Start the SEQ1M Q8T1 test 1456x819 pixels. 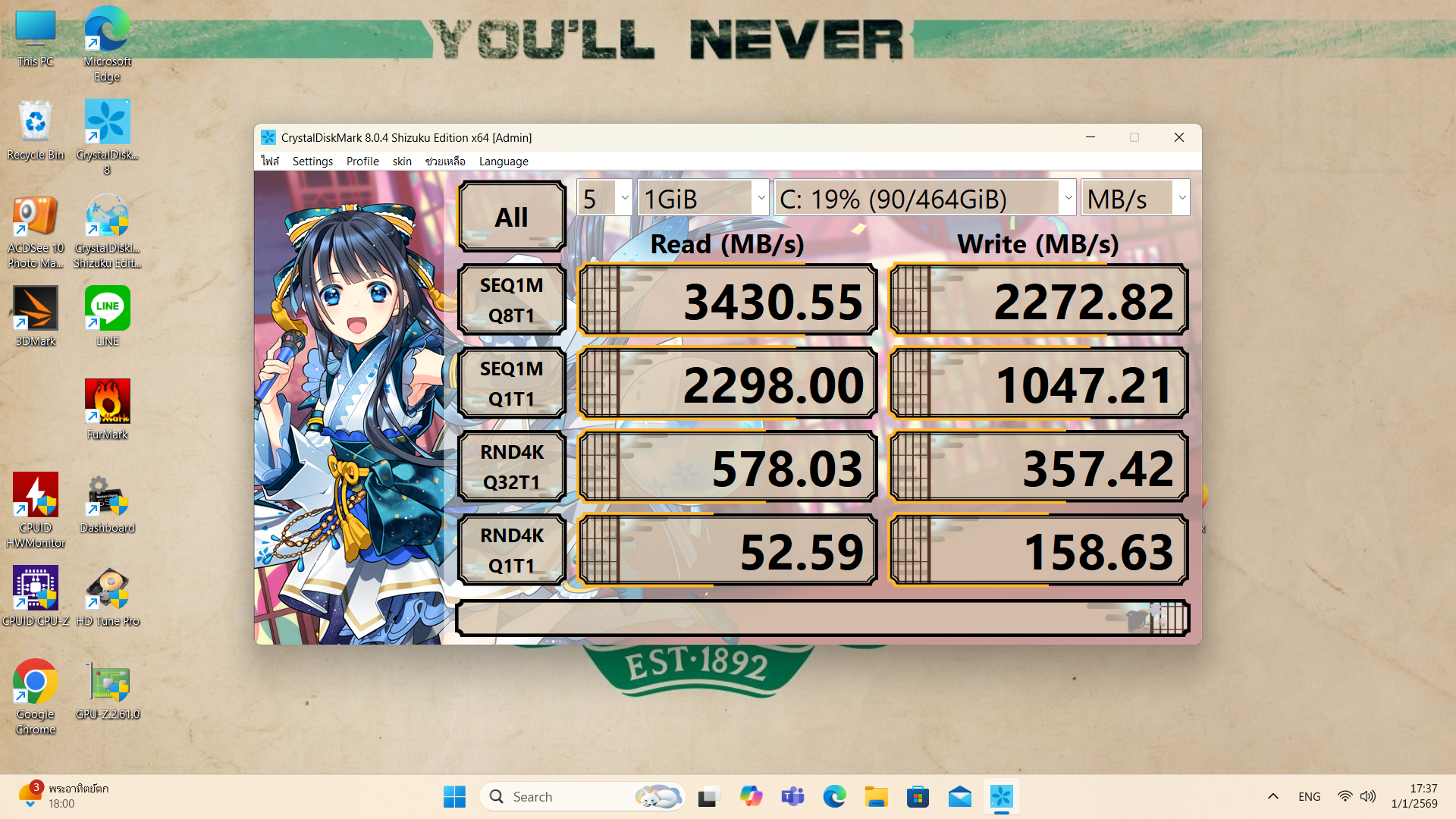(512, 300)
